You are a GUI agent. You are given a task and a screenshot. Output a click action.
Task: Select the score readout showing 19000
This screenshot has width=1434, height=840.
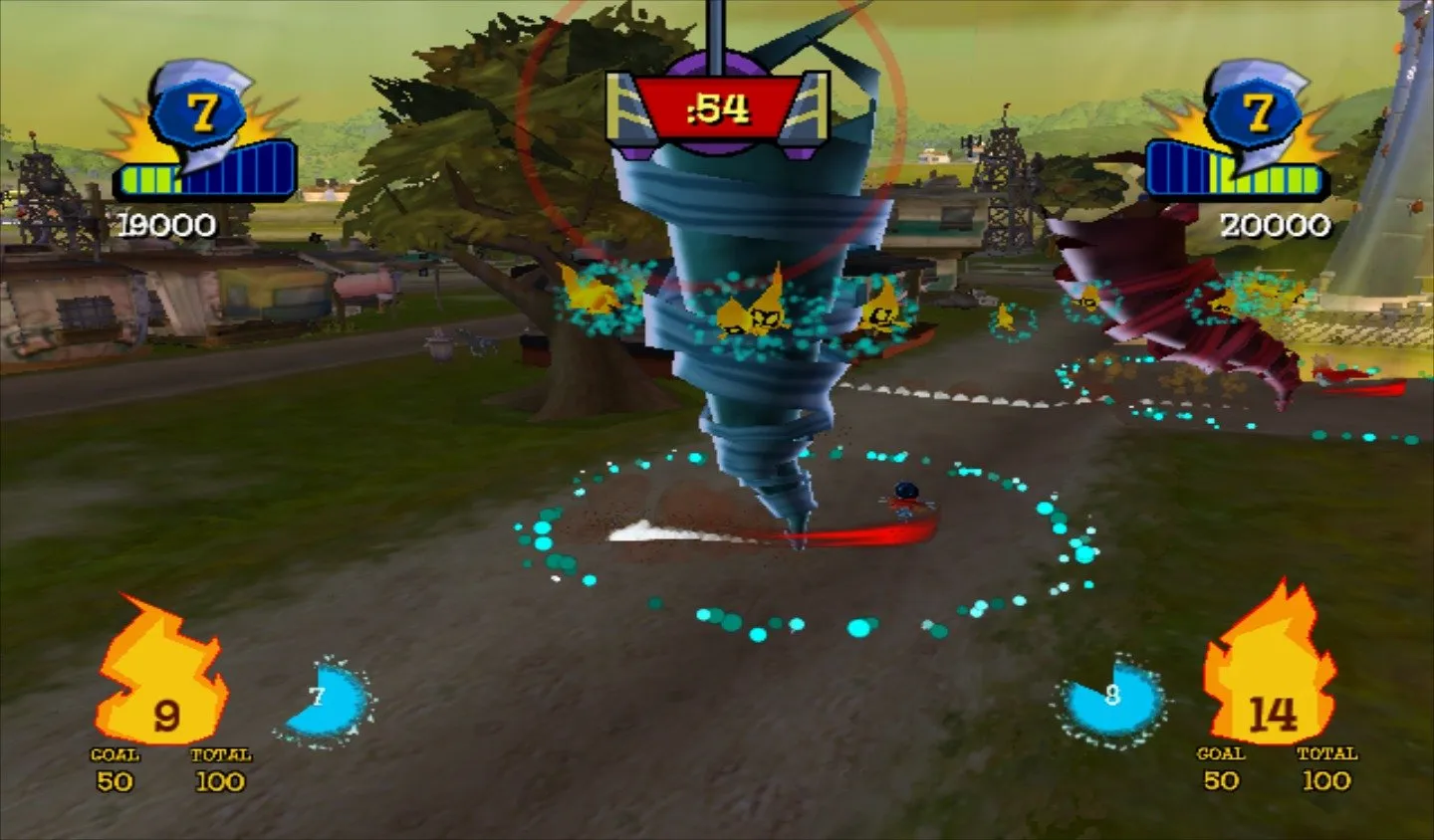[165, 223]
